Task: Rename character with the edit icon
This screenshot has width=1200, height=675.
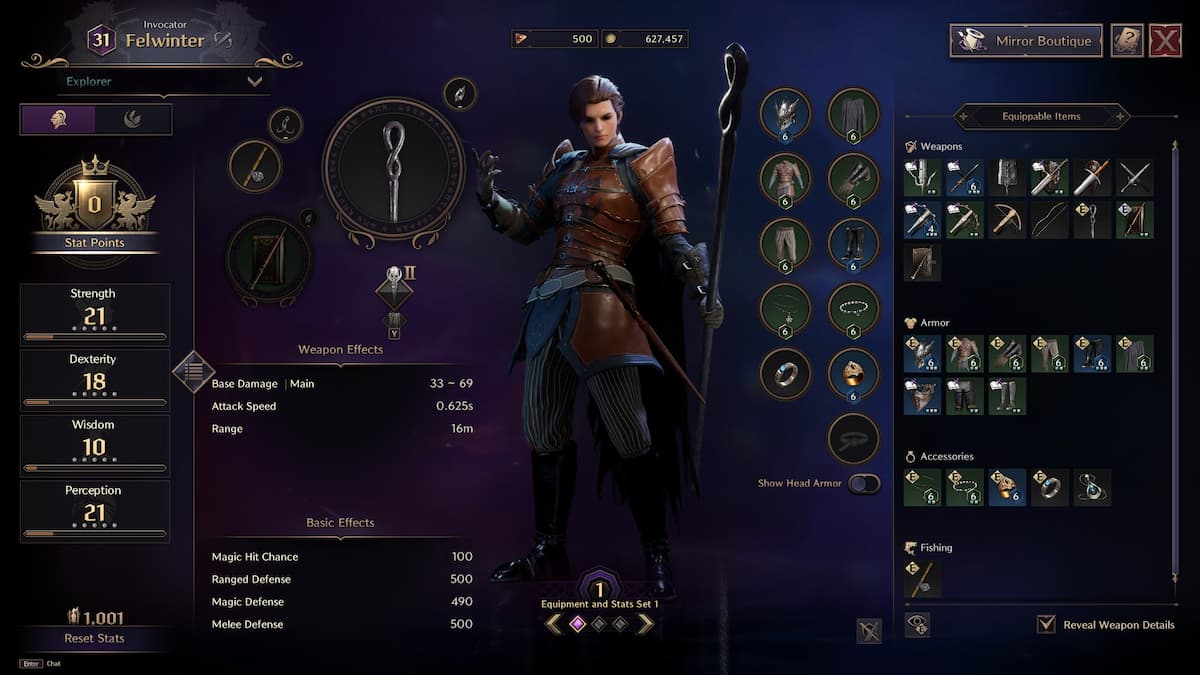Action: click(222, 40)
